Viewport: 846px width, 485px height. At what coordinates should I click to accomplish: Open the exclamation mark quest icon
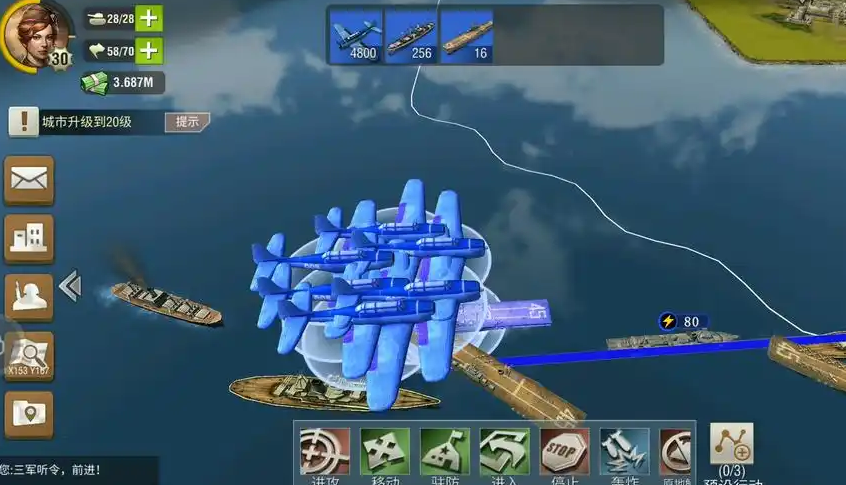(x=22, y=122)
